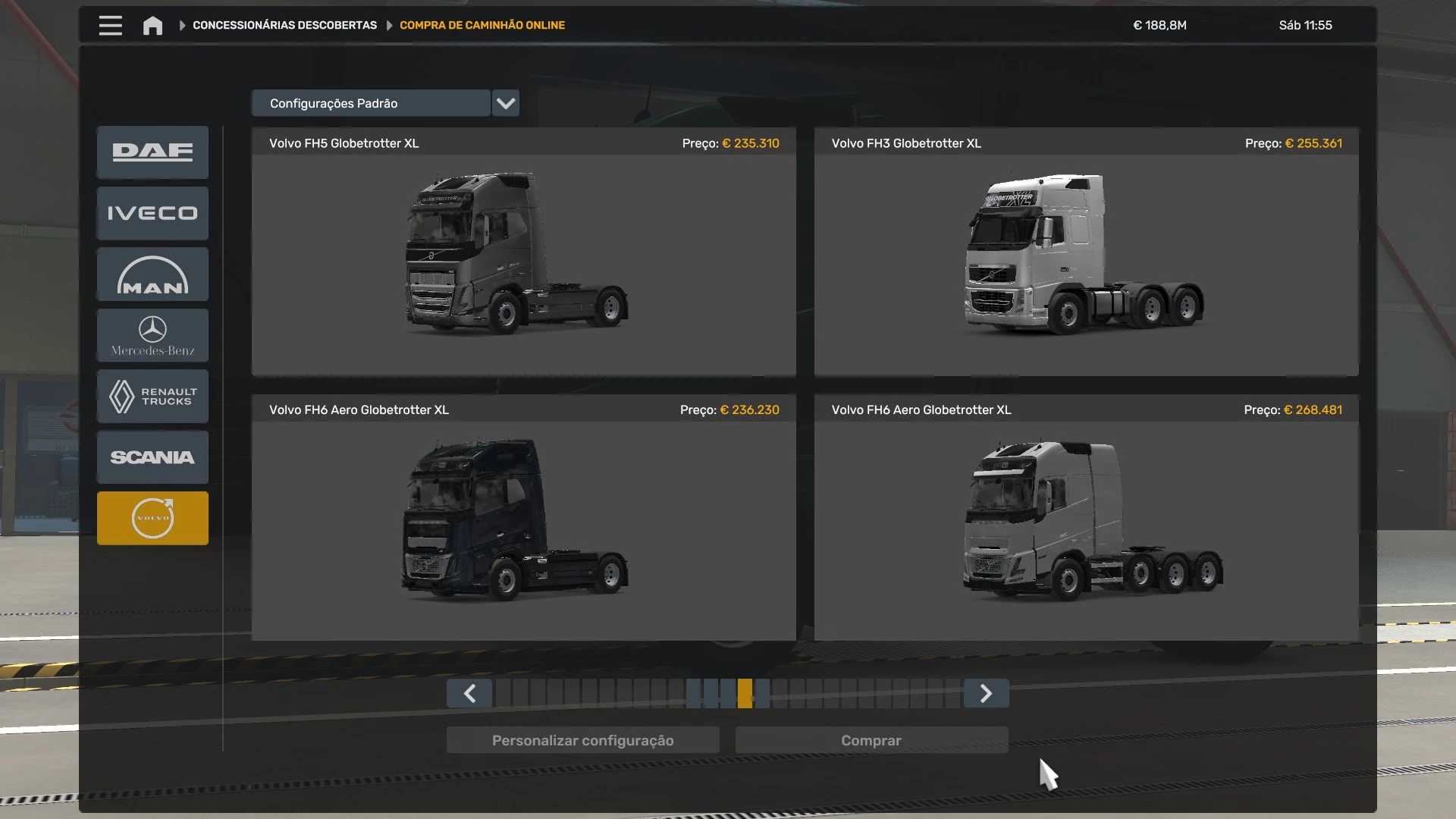1456x819 pixels.
Task: Select the Renault Trucks brand
Action: tap(152, 397)
